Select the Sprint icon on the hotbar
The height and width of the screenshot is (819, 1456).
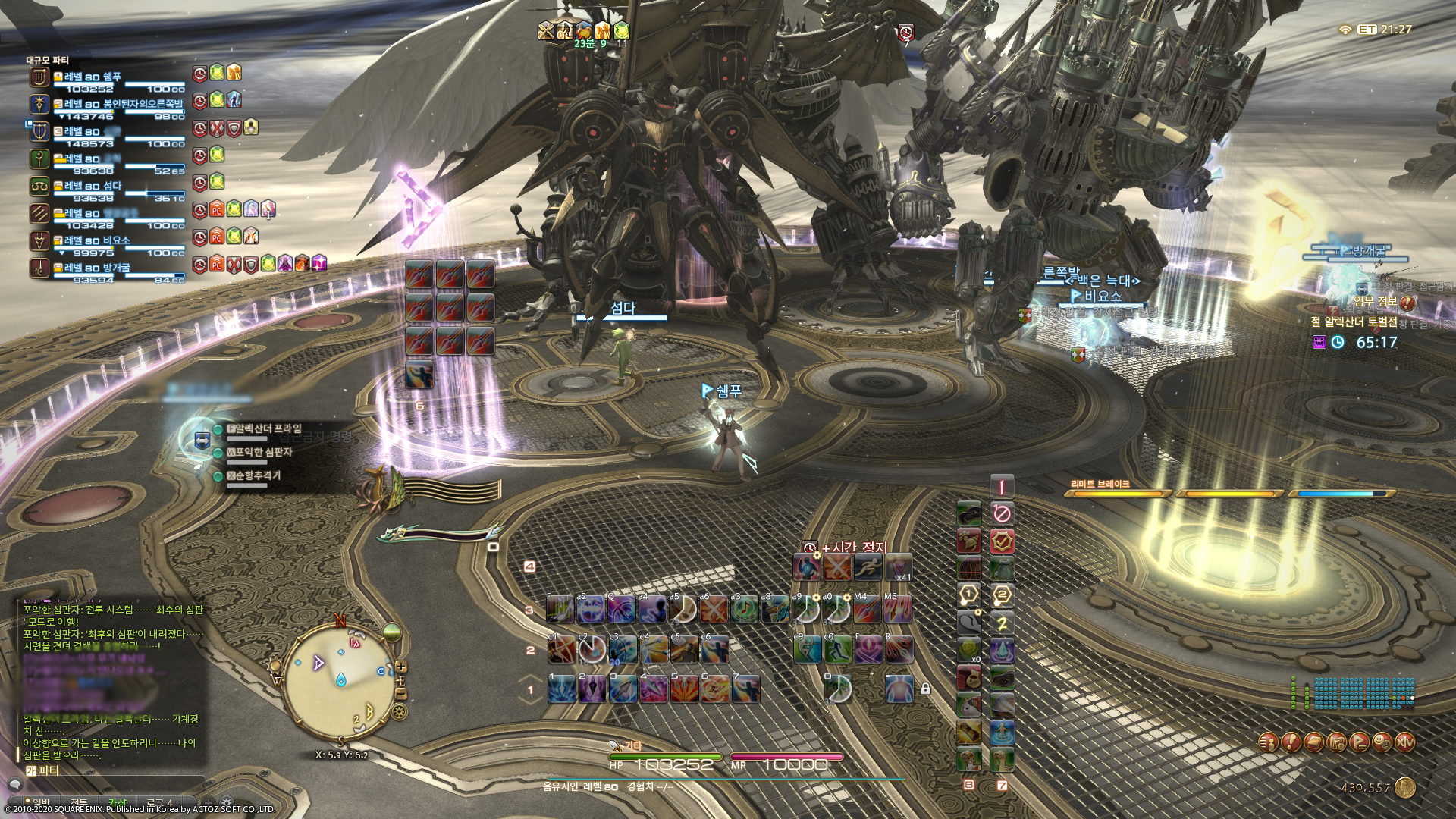pyautogui.click(x=868, y=567)
